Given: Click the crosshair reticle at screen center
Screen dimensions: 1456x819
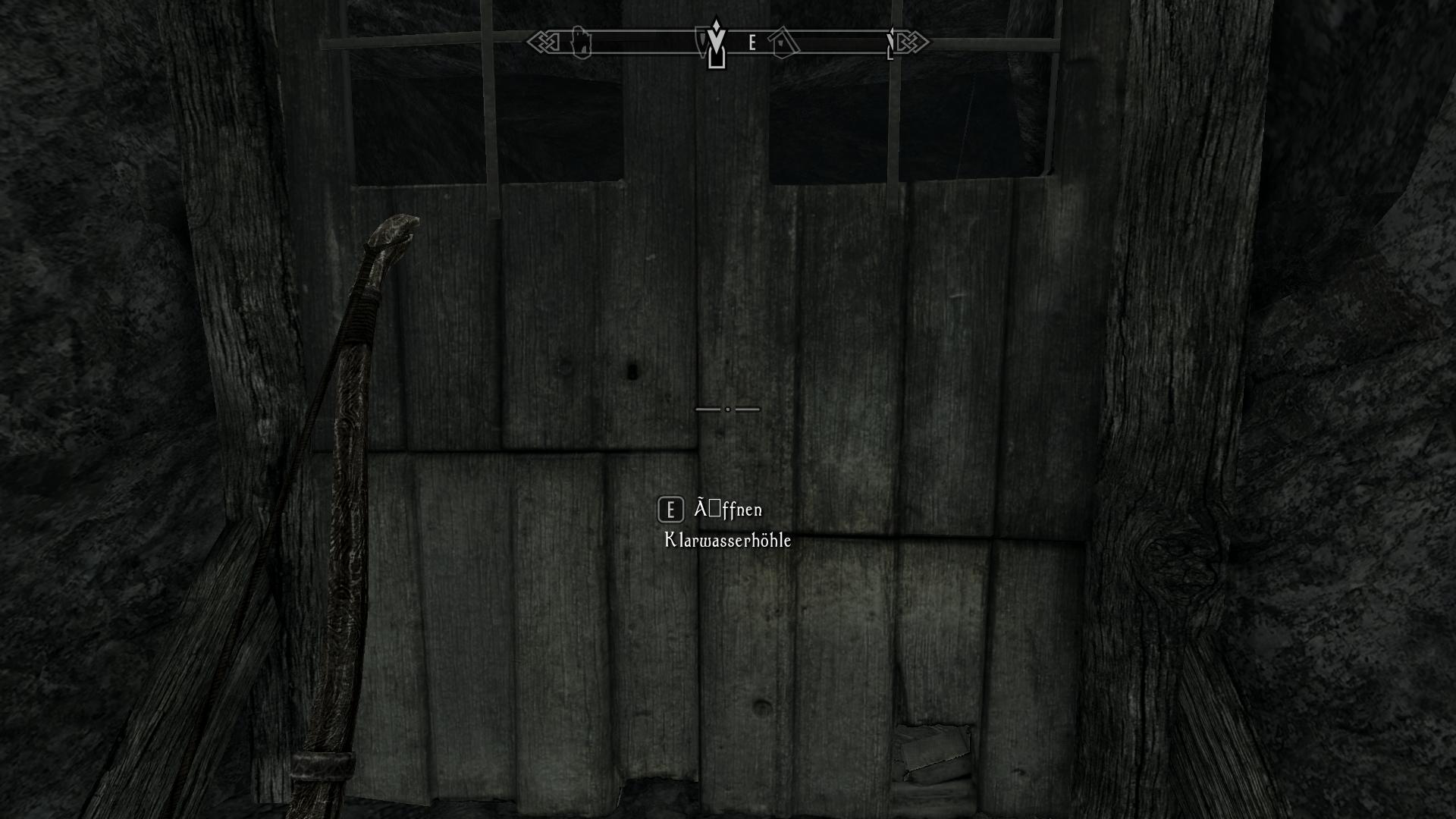Looking at the screenshot, I should [x=727, y=408].
